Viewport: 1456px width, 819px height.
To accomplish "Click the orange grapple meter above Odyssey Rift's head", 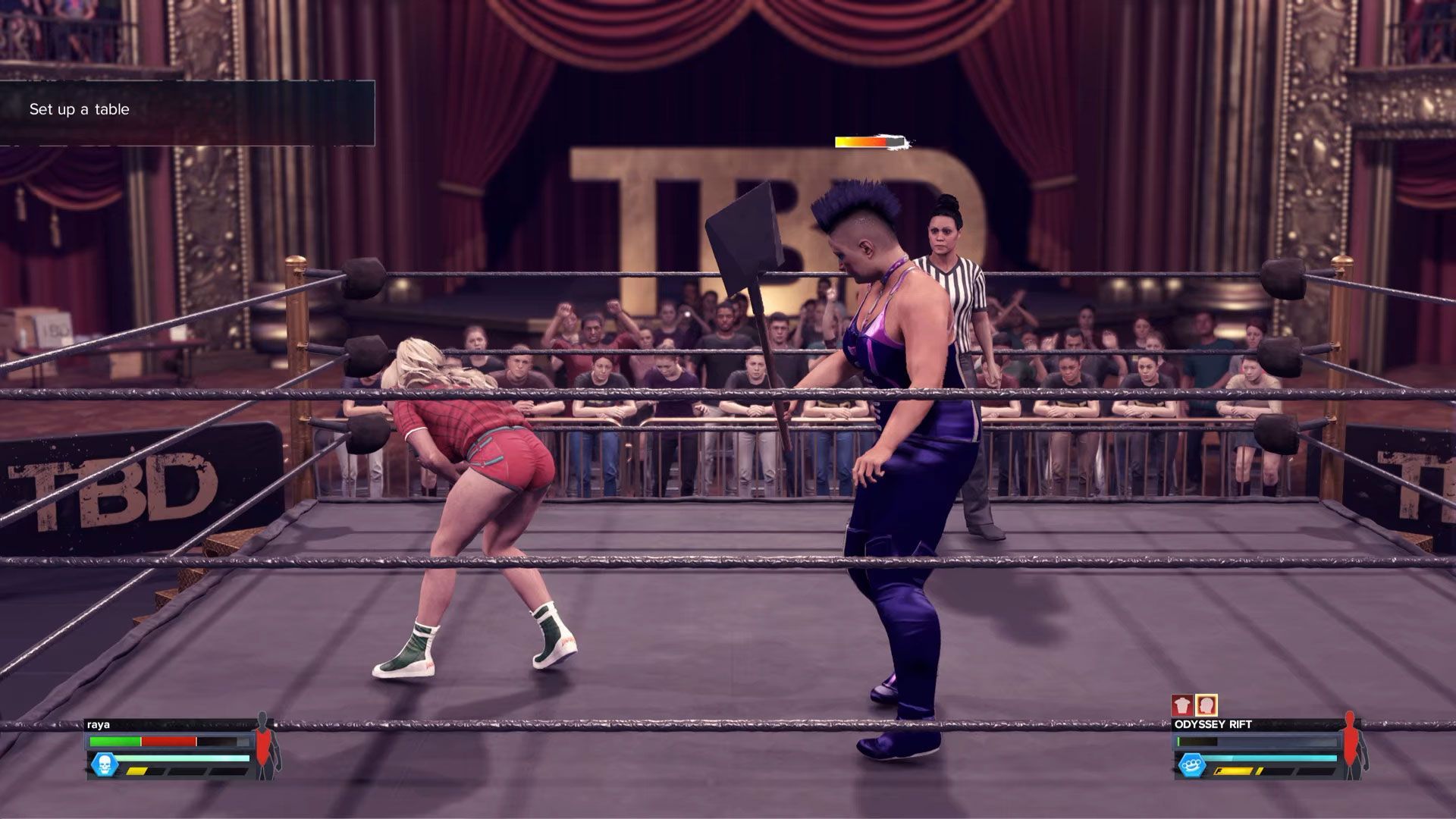I will [871, 141].
